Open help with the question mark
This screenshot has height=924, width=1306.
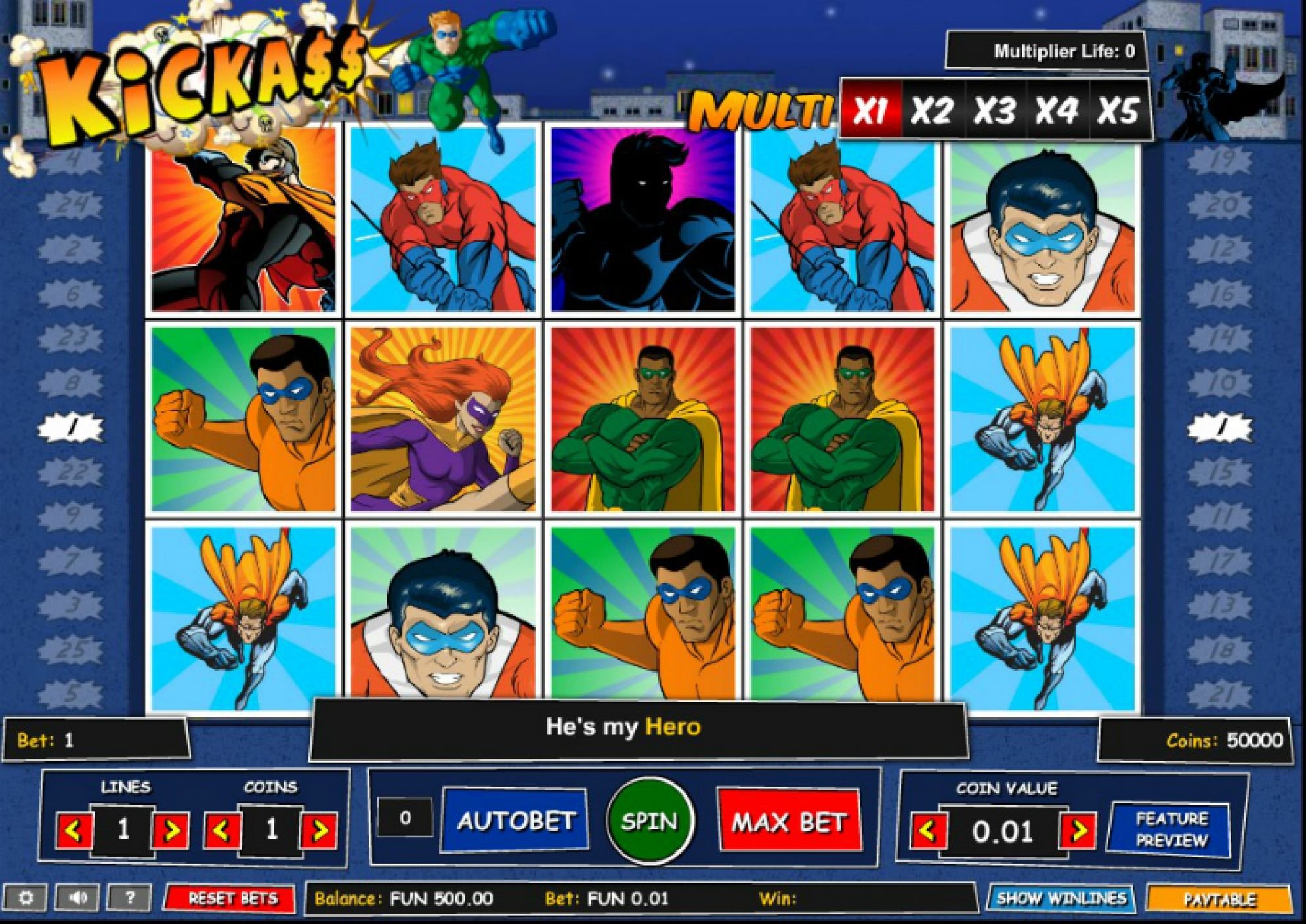[x=129, y=898]
